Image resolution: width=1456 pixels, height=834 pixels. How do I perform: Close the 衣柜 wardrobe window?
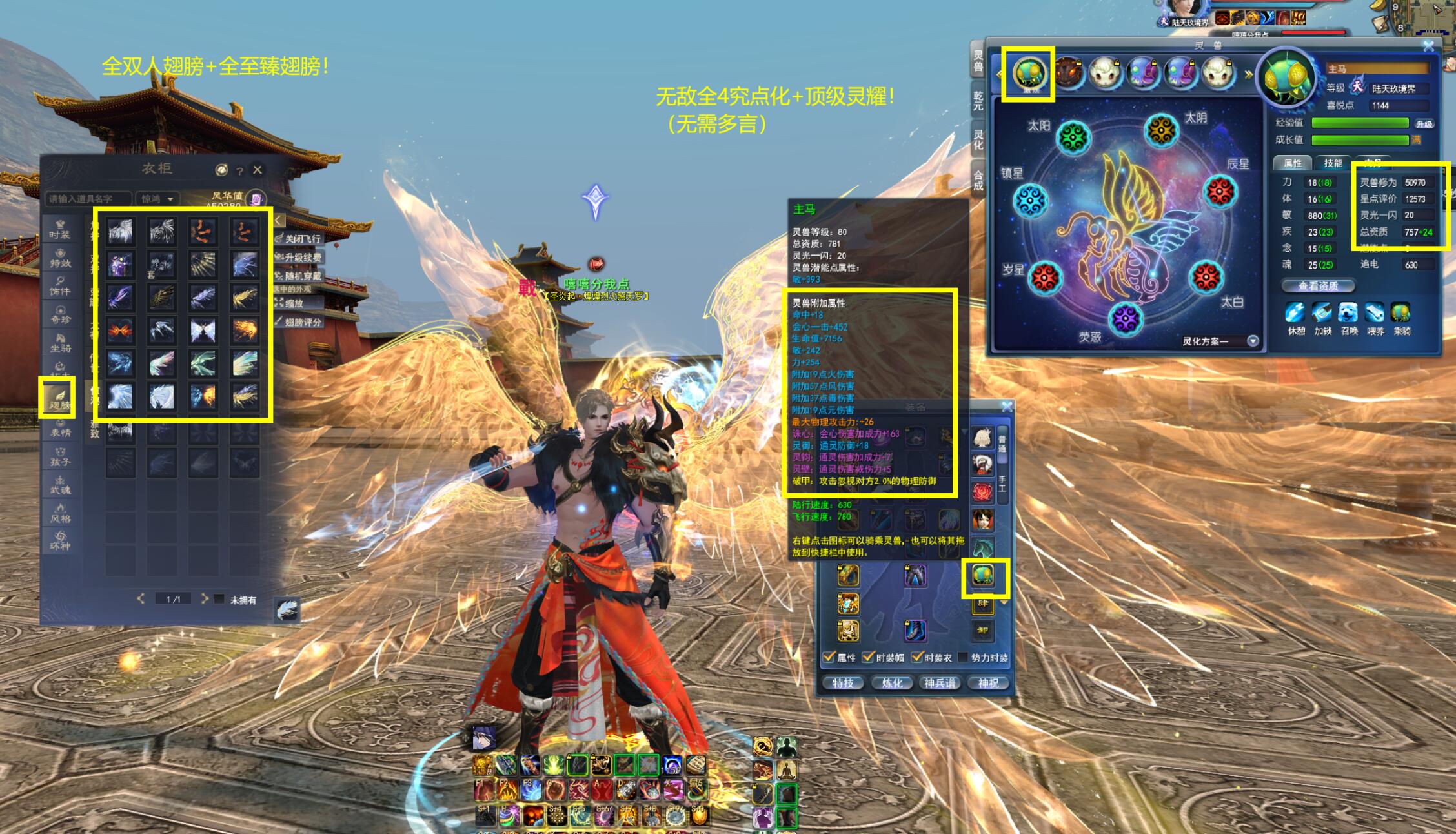(258, 170)
